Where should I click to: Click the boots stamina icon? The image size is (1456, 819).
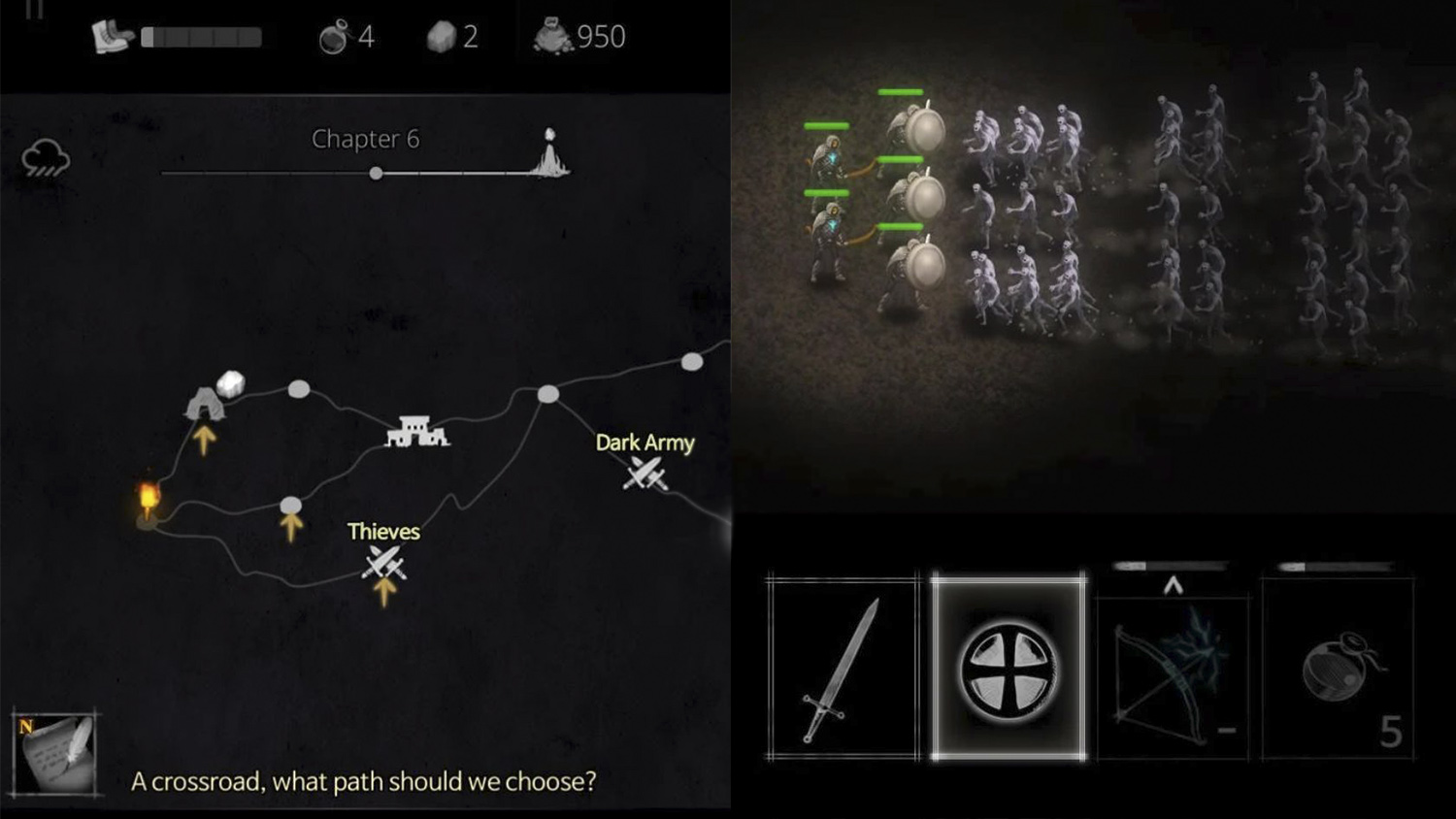(x=110, y=36)
